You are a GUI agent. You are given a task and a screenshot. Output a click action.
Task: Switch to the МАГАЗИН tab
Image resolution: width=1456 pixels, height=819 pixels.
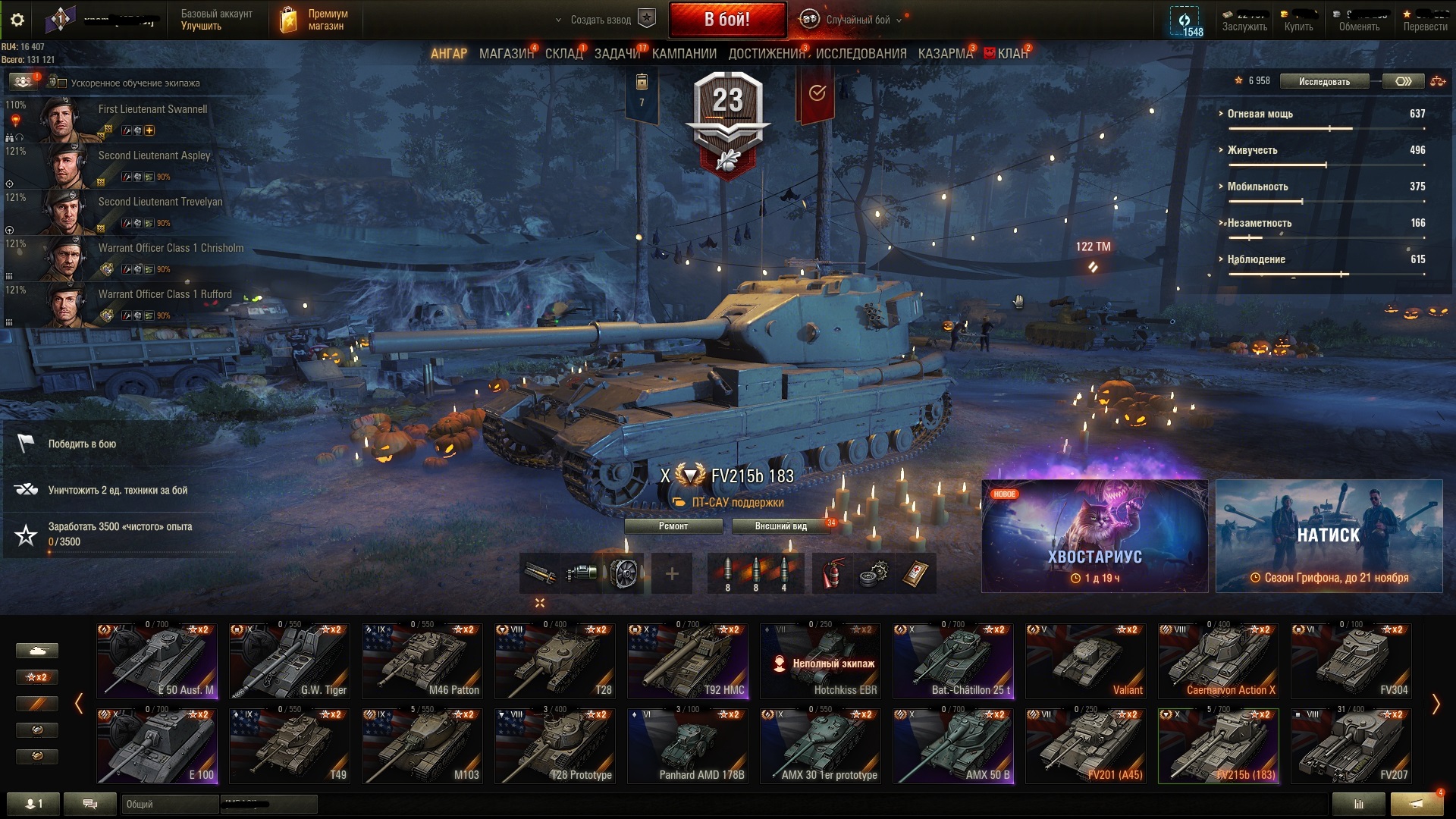click(x=505, y=54)
